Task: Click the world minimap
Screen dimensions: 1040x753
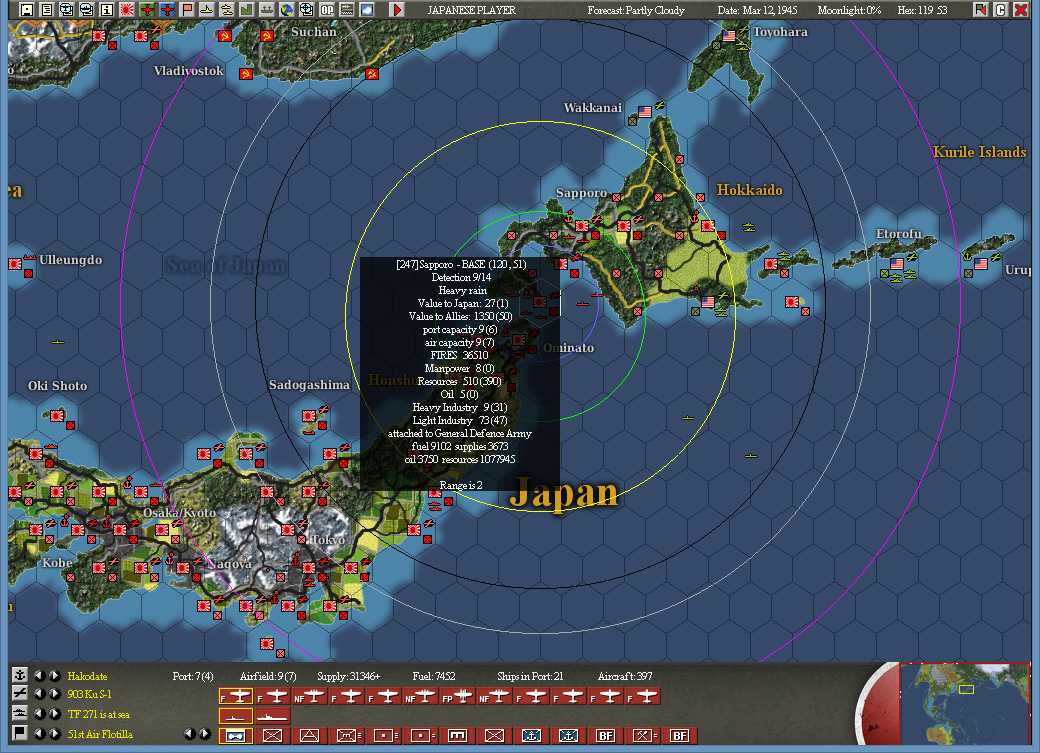Action: (965, 707)
